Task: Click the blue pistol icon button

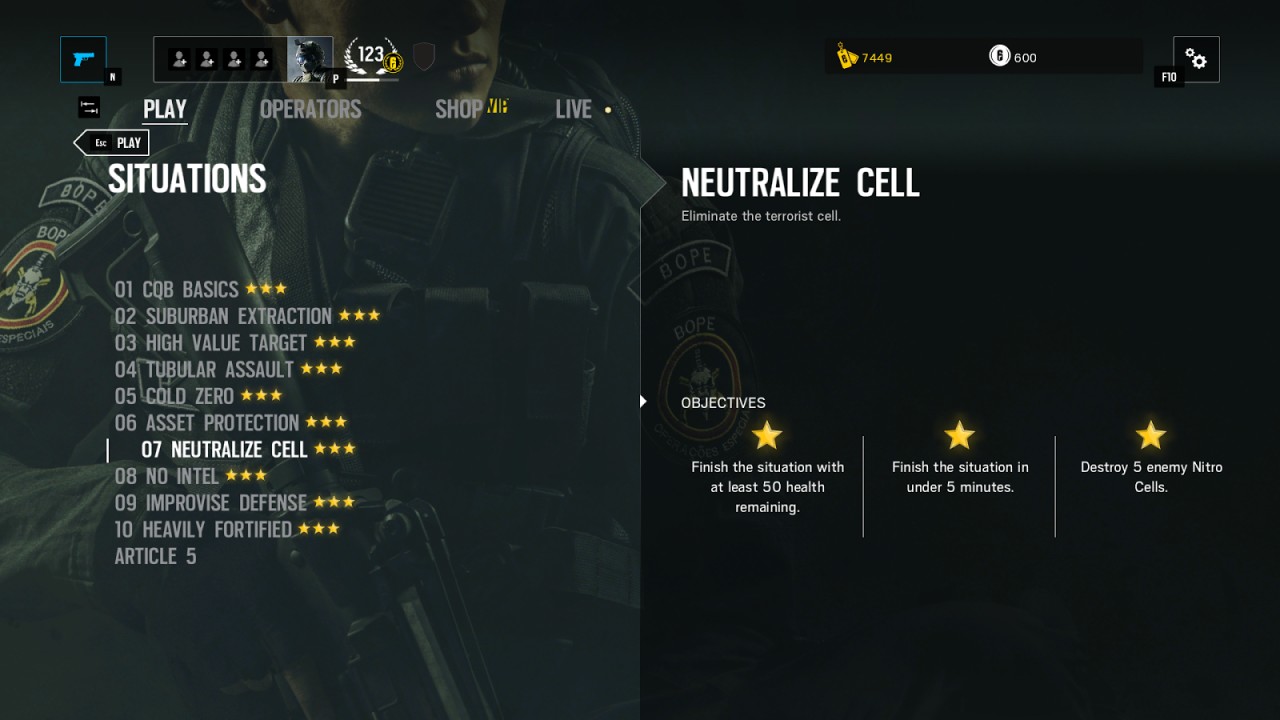Action: click(83, 59)
